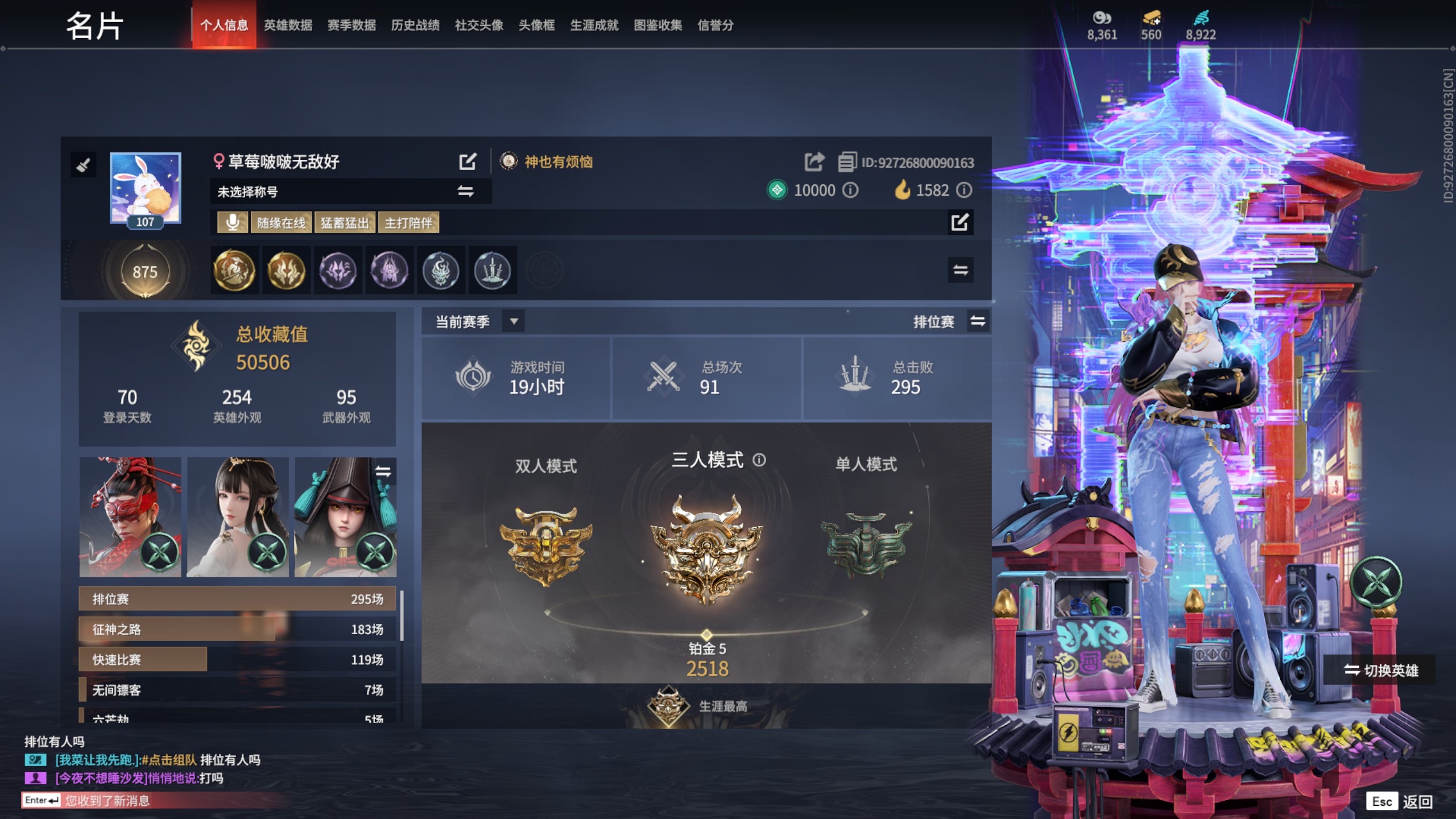Click the info icon beside 三人模式
This screenshot has height=819, width=1456.
760,461
